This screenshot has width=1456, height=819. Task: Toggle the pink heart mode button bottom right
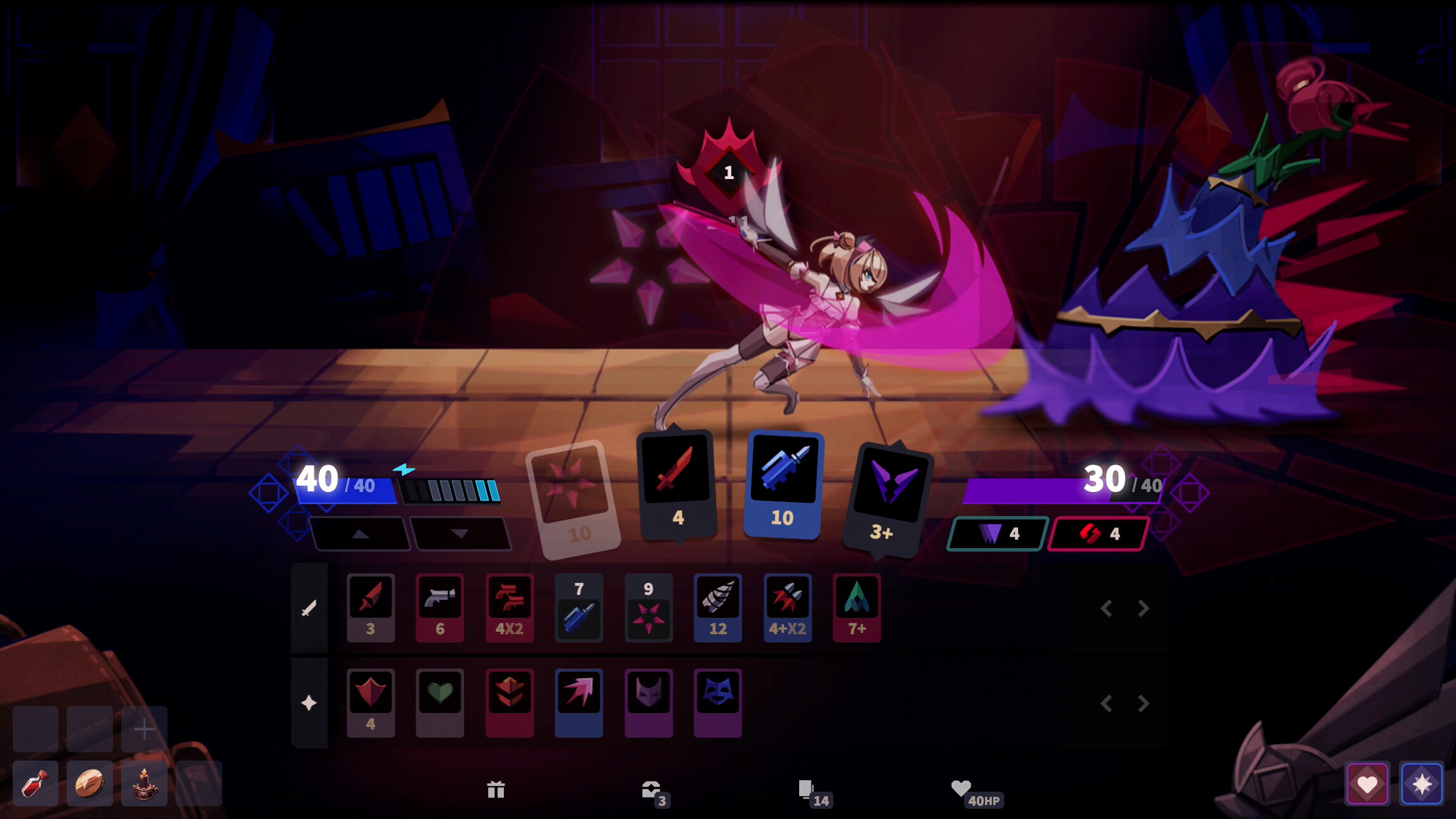pyautogui.click(x=1368, y=783)
